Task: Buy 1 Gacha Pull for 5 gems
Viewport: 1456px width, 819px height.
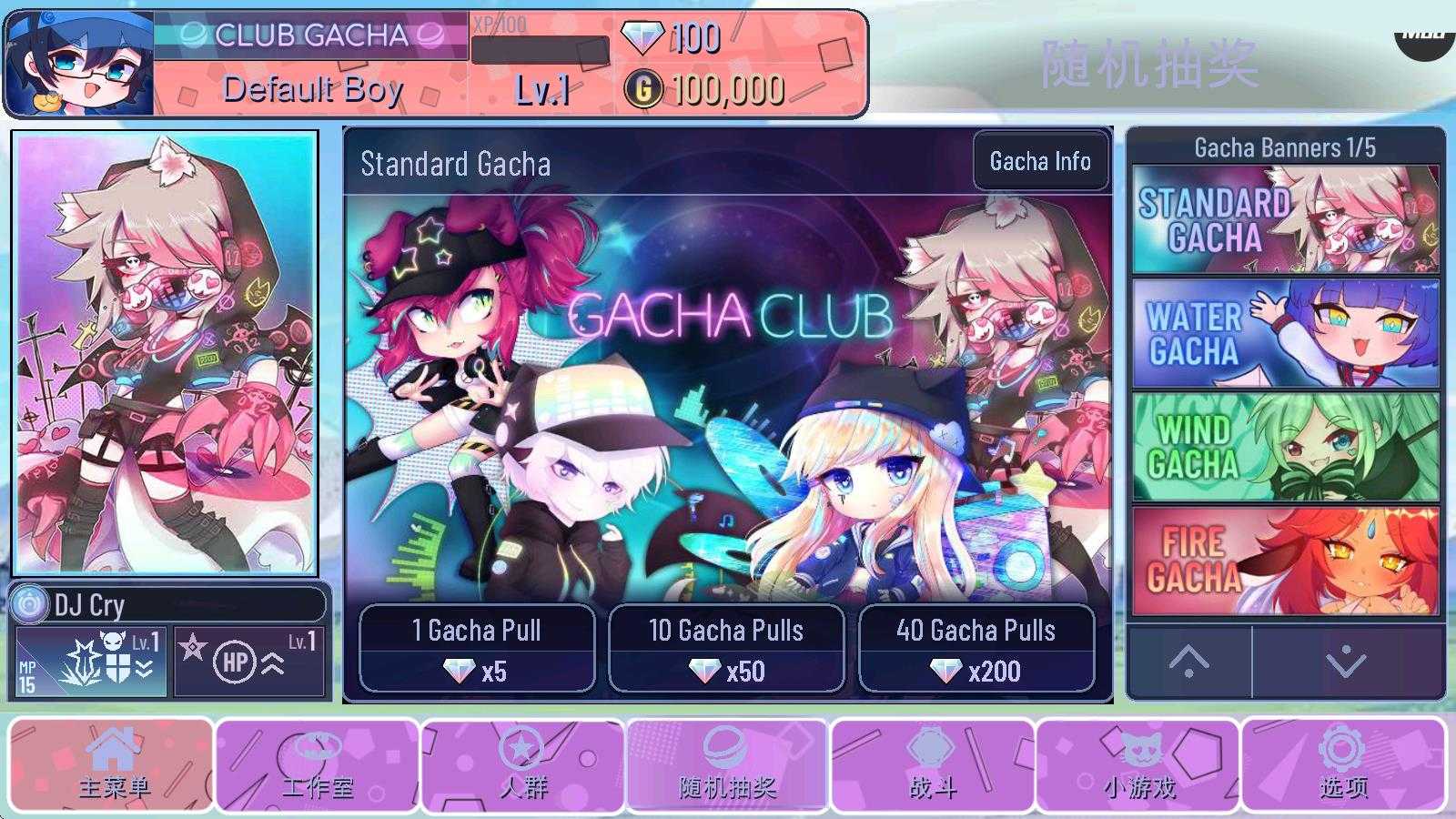Action: pos(477,649)
